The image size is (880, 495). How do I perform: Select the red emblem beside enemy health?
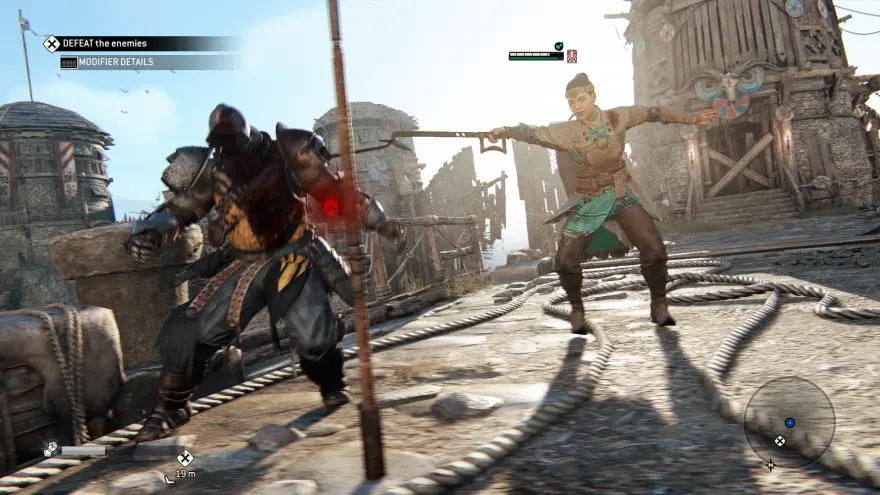pos(572,57)
